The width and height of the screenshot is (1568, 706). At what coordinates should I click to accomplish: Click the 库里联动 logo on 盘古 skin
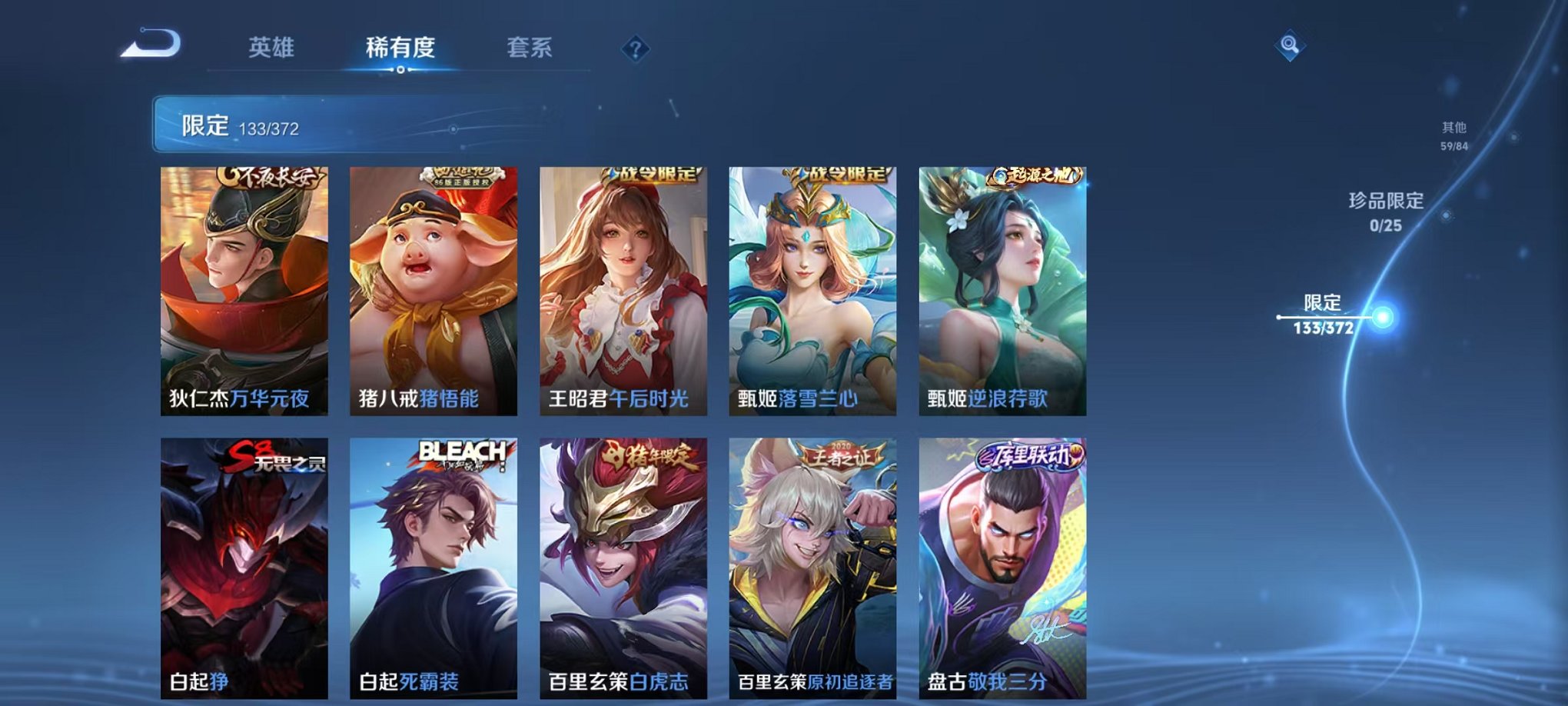[1028, 458]
